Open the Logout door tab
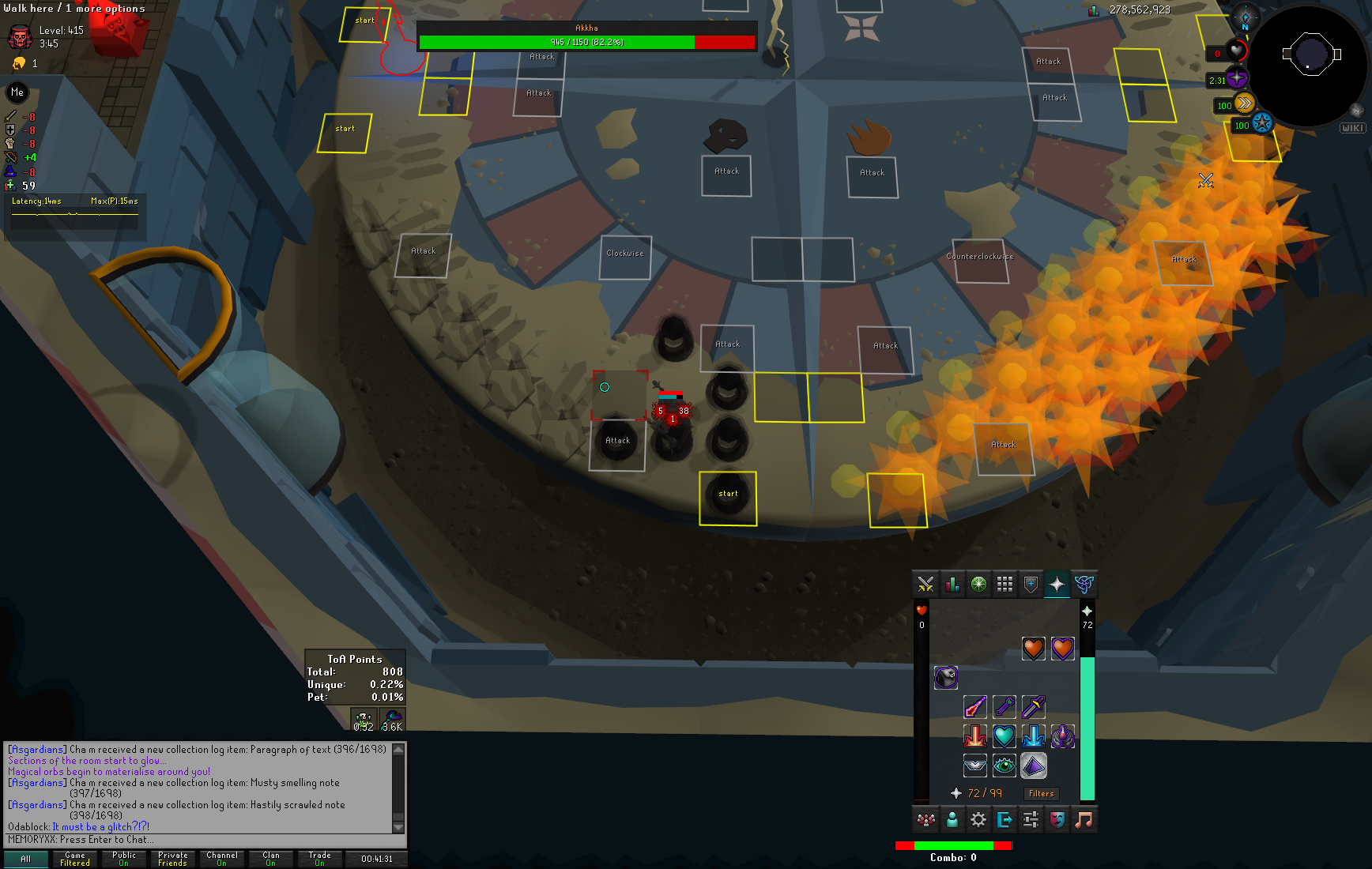Screen dimensions: 1372x869 click(x=1004, y=820)
